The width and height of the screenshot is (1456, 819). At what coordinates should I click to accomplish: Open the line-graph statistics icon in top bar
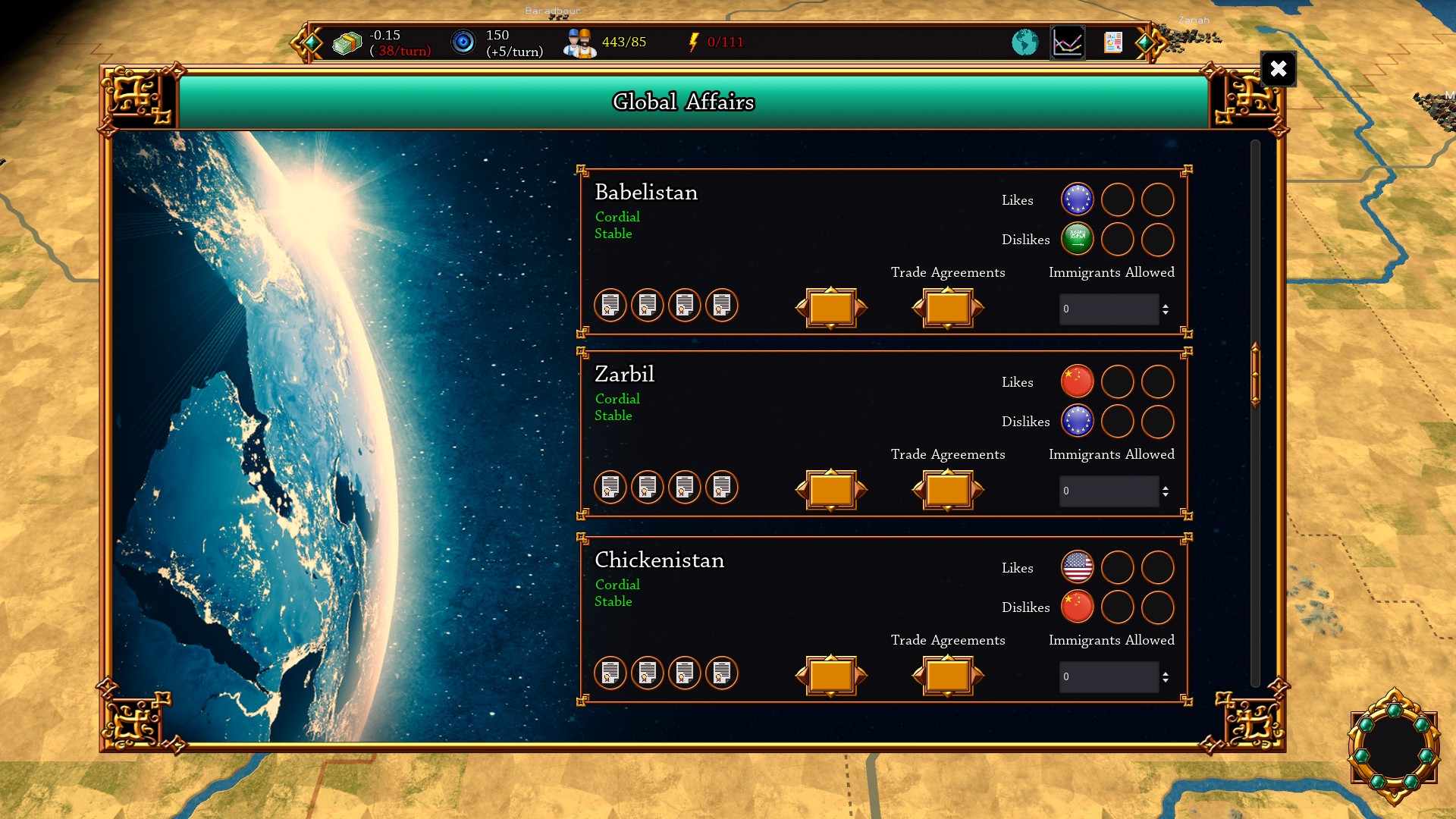pos(1069,42)
